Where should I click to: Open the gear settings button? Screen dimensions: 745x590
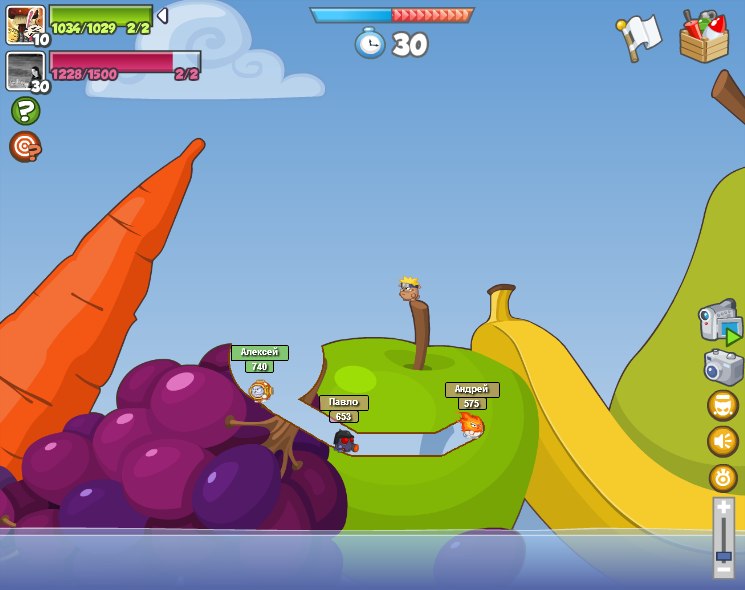click(x=722, y=477)
